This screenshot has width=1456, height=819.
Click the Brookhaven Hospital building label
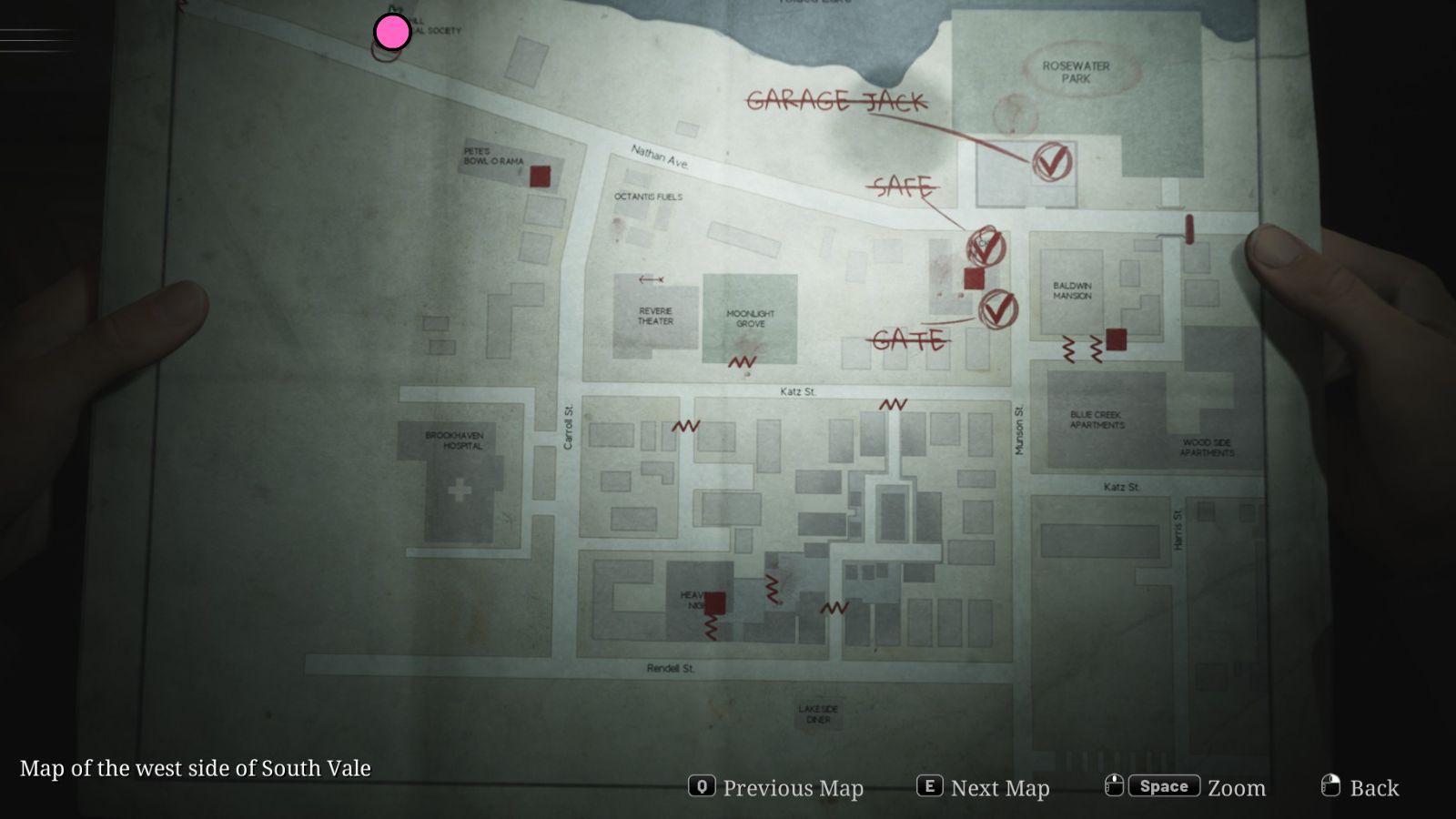[x=455, y=440]
